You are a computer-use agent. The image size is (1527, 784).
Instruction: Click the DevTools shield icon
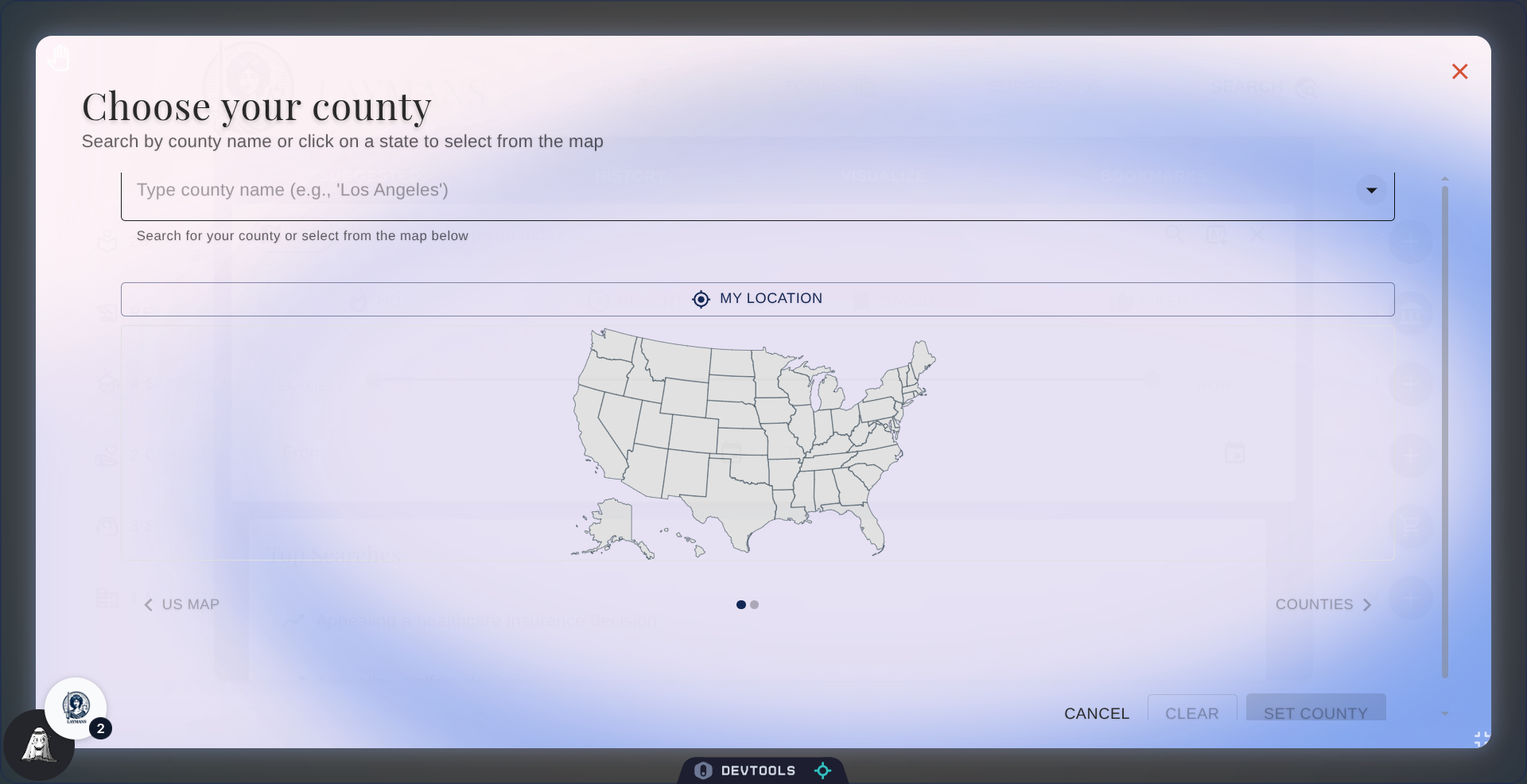click(703, 770)
